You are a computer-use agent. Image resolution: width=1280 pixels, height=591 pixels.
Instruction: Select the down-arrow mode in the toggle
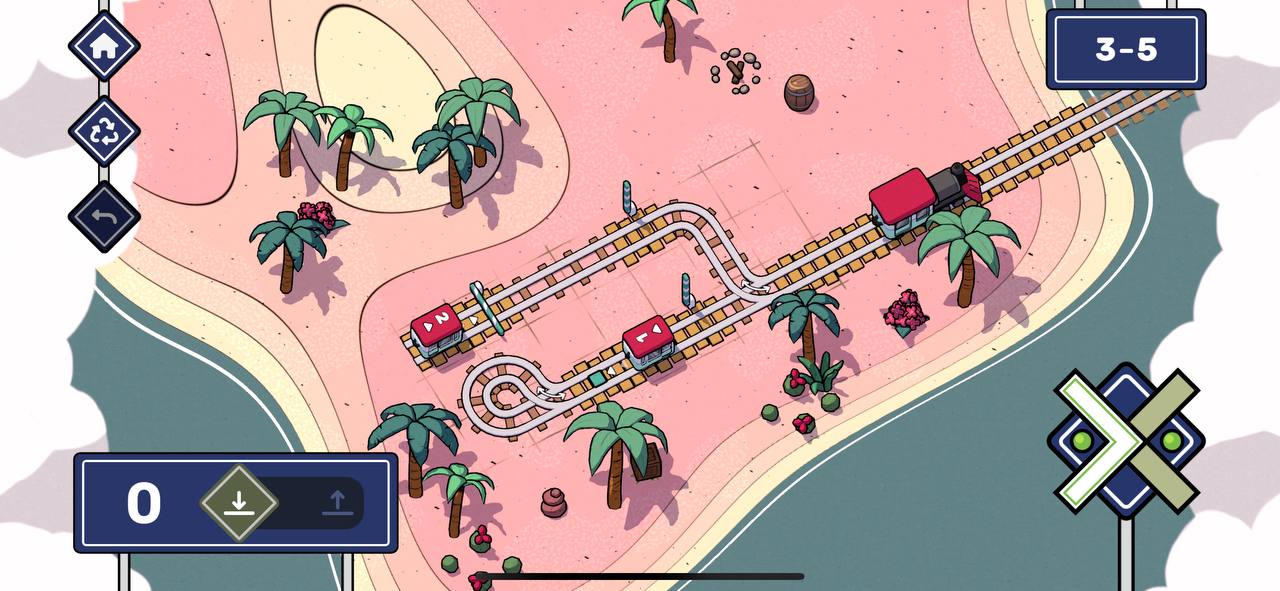[x=238, y=502]
